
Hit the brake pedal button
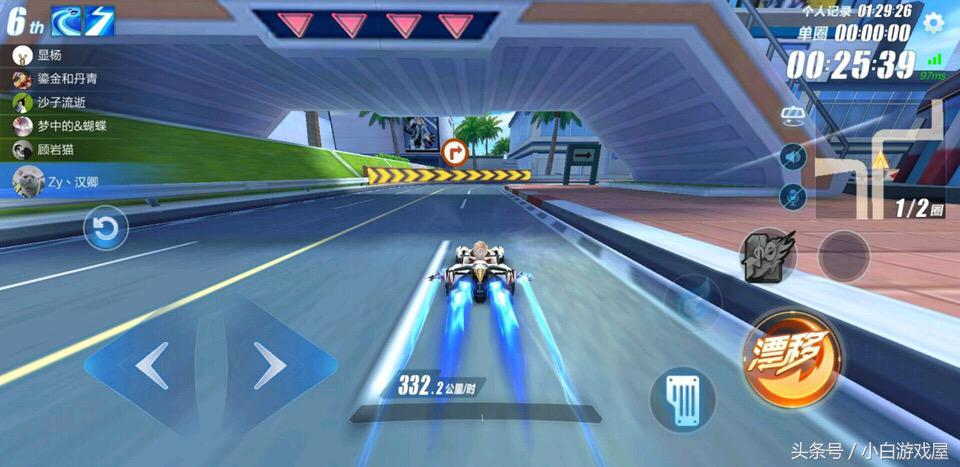(x=682, y=400)
